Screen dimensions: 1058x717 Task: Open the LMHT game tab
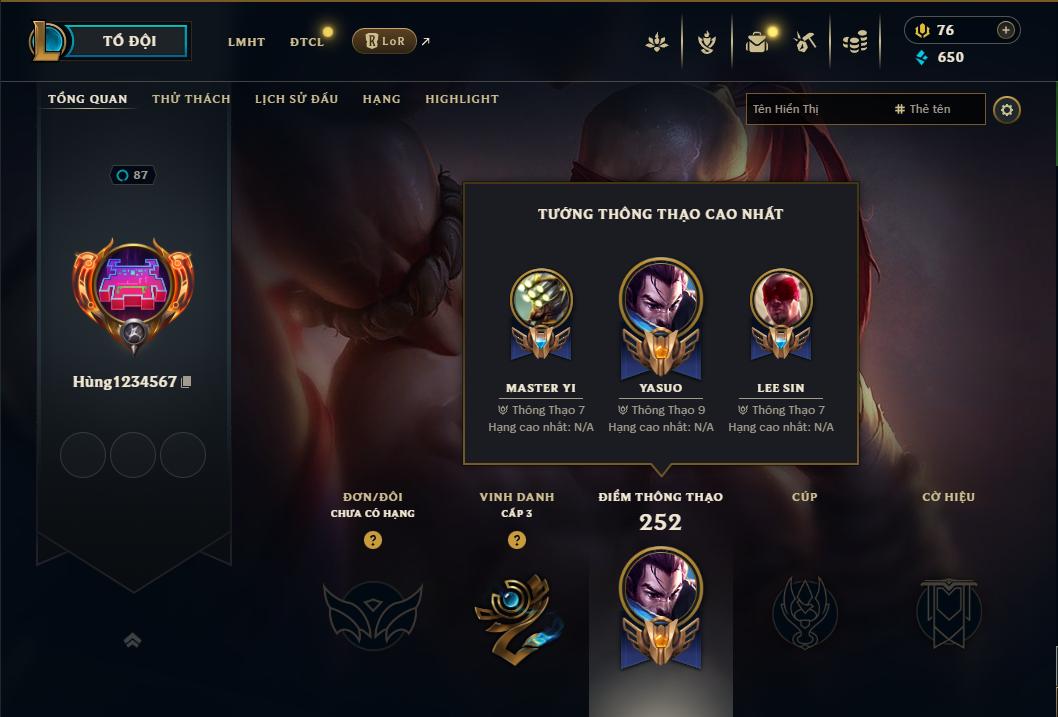246,42
